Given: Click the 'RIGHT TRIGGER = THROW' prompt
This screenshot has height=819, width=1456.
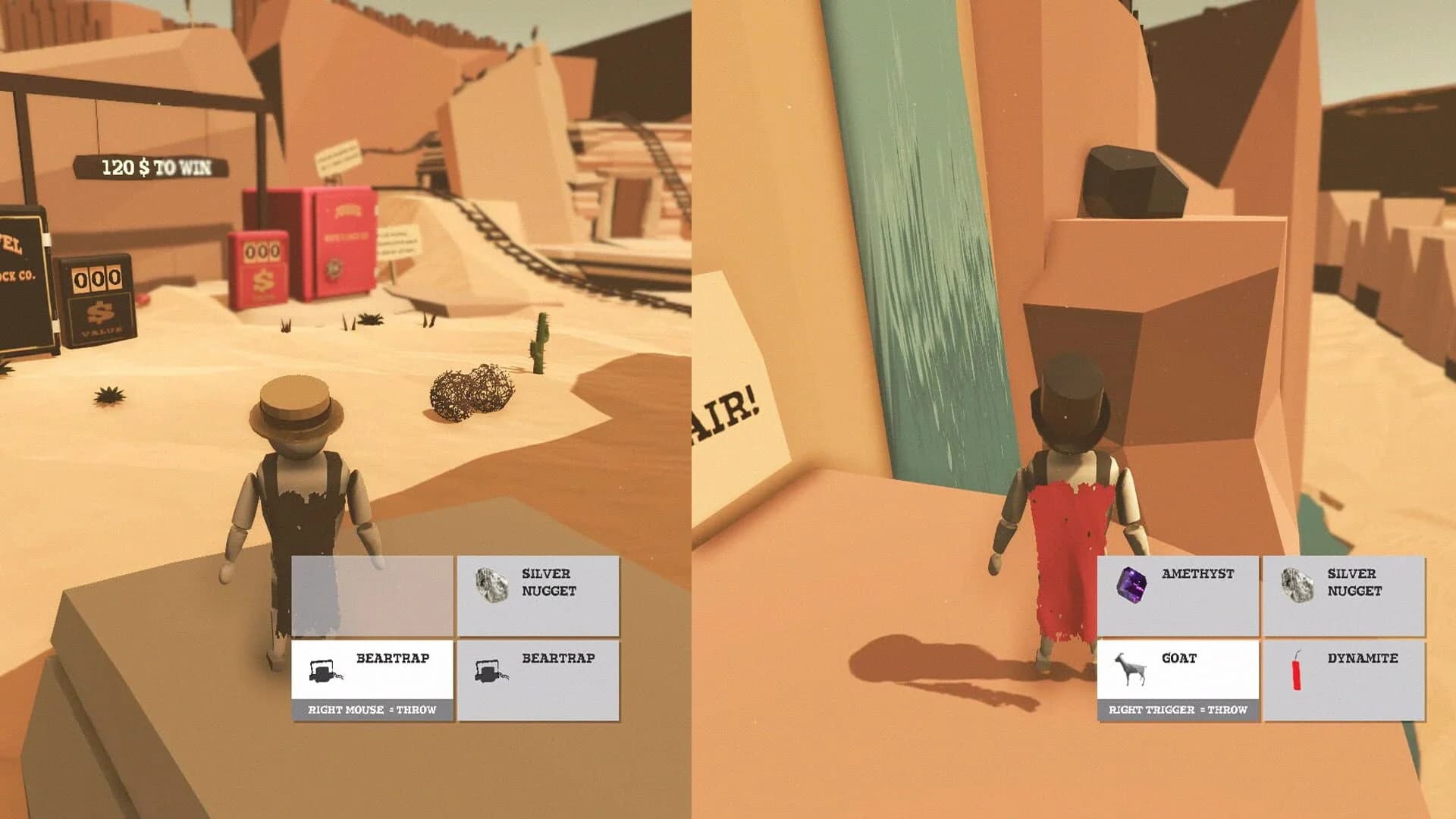Looking at the screenshot, I should tap(1180, 711).
